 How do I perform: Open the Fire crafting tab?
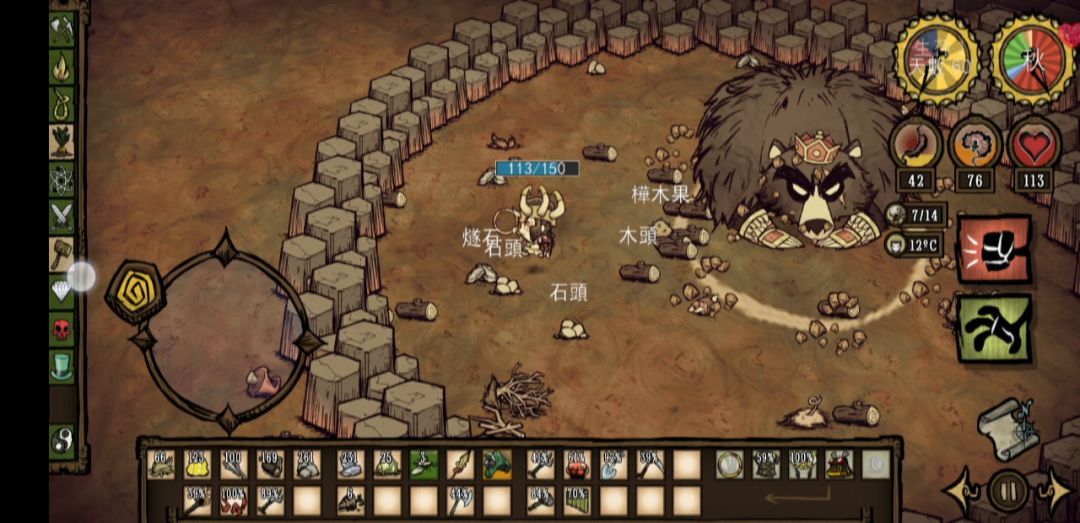coord(62,66)
